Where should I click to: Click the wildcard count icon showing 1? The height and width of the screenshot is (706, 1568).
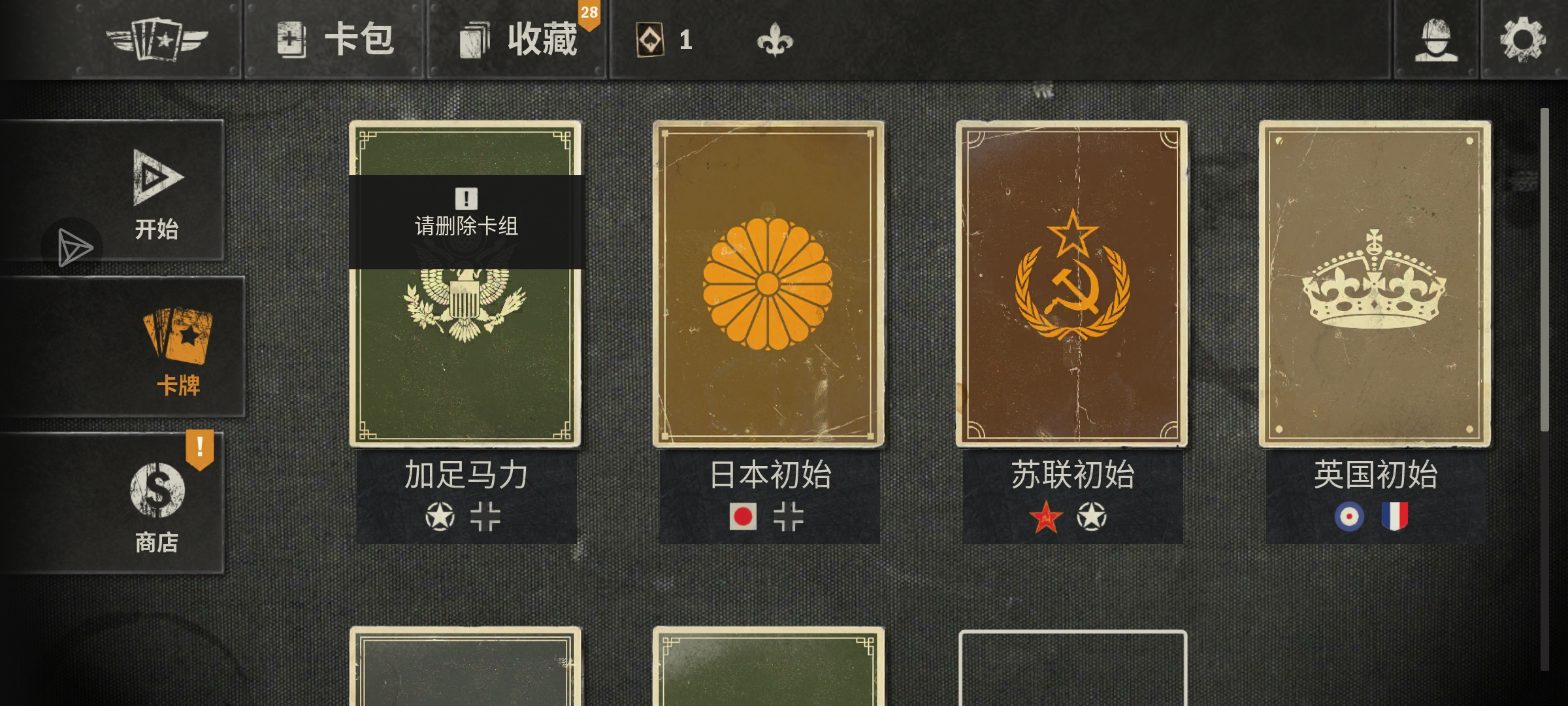tap(649, 41)
